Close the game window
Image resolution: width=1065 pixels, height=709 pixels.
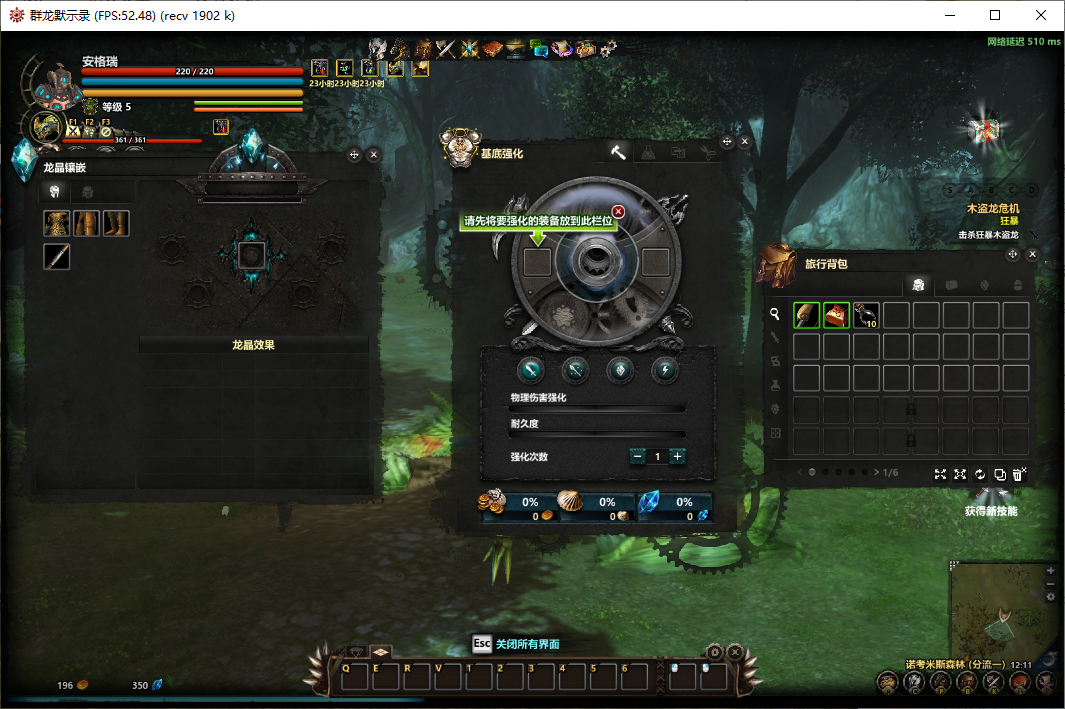tap(1041, 15)
